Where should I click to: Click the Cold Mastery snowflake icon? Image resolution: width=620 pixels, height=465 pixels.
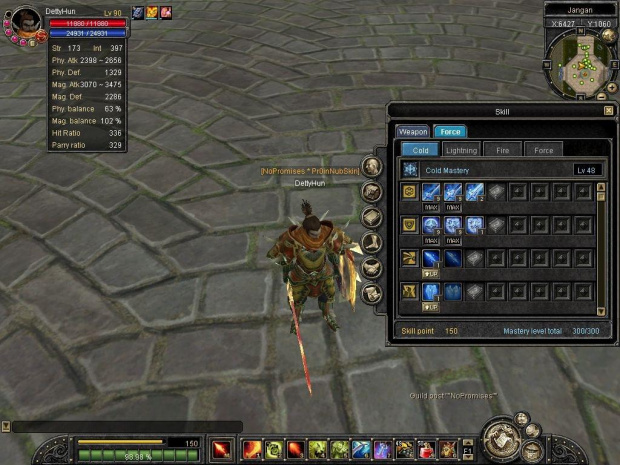pos(410,171)
